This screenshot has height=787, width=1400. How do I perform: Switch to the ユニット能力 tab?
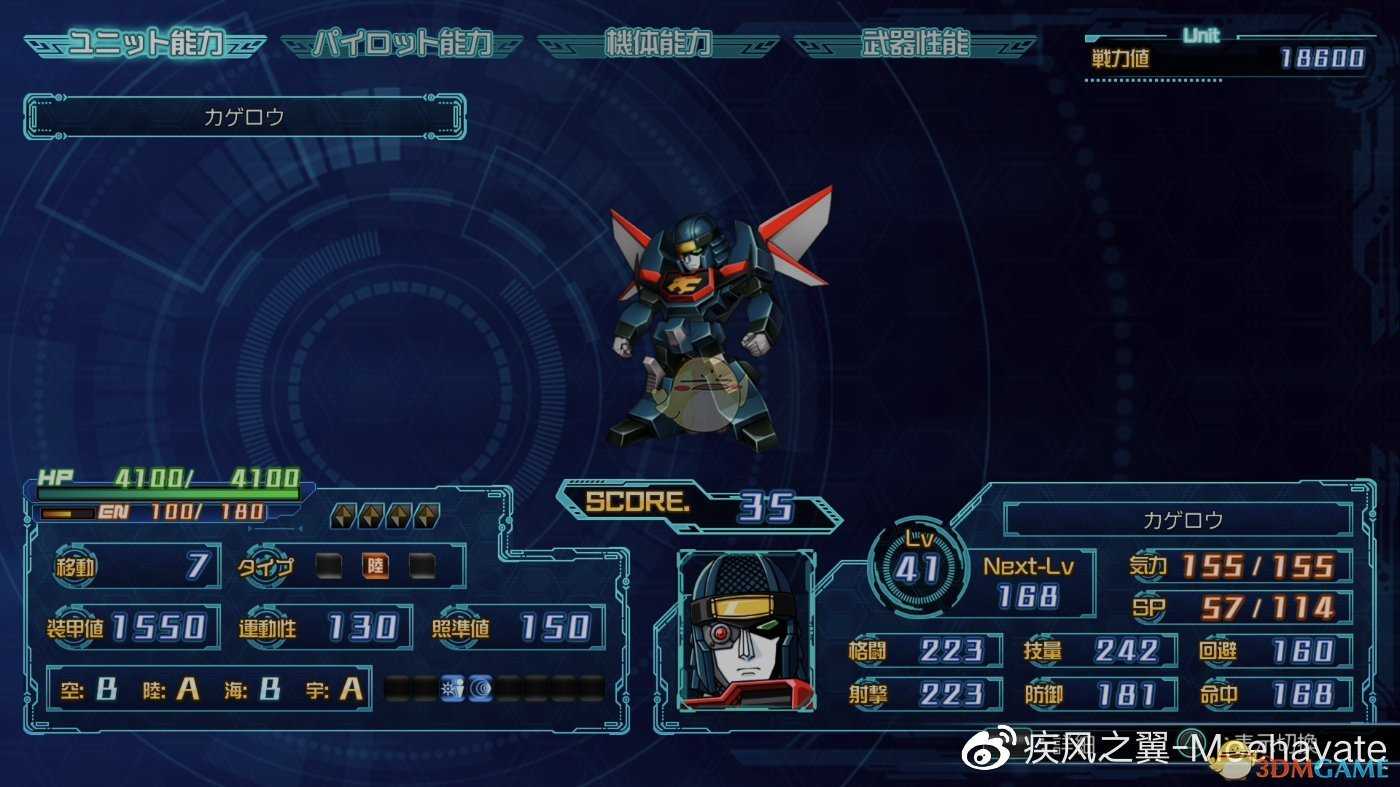pos(145,45)
